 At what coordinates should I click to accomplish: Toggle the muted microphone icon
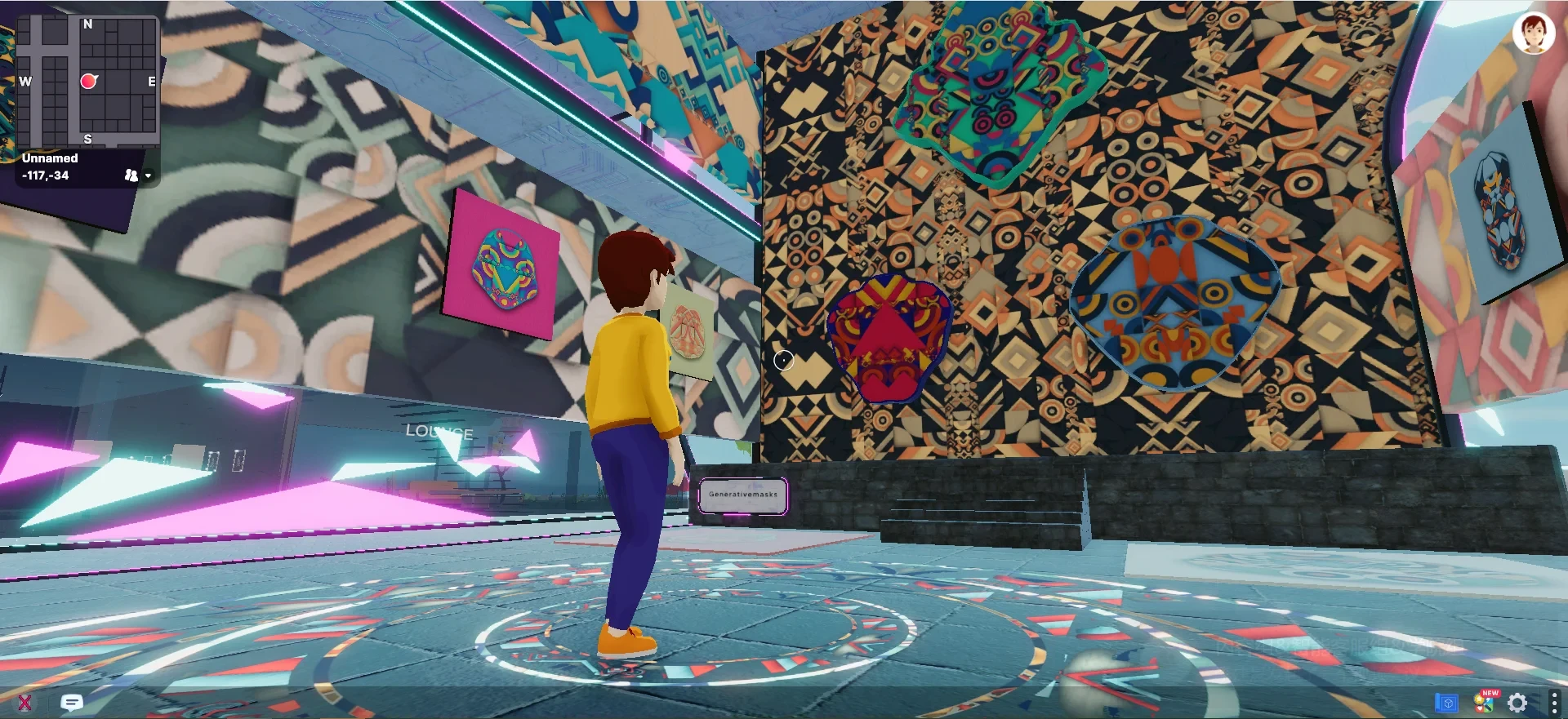[24, 702]
